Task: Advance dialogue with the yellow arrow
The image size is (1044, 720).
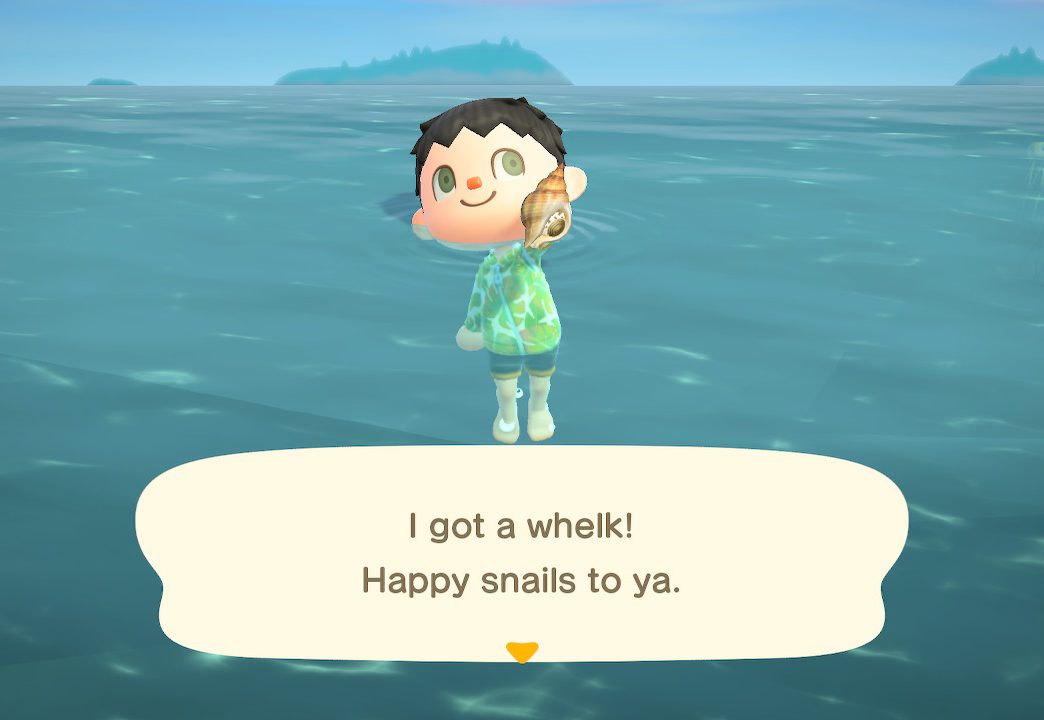Action: coord(522,652)
